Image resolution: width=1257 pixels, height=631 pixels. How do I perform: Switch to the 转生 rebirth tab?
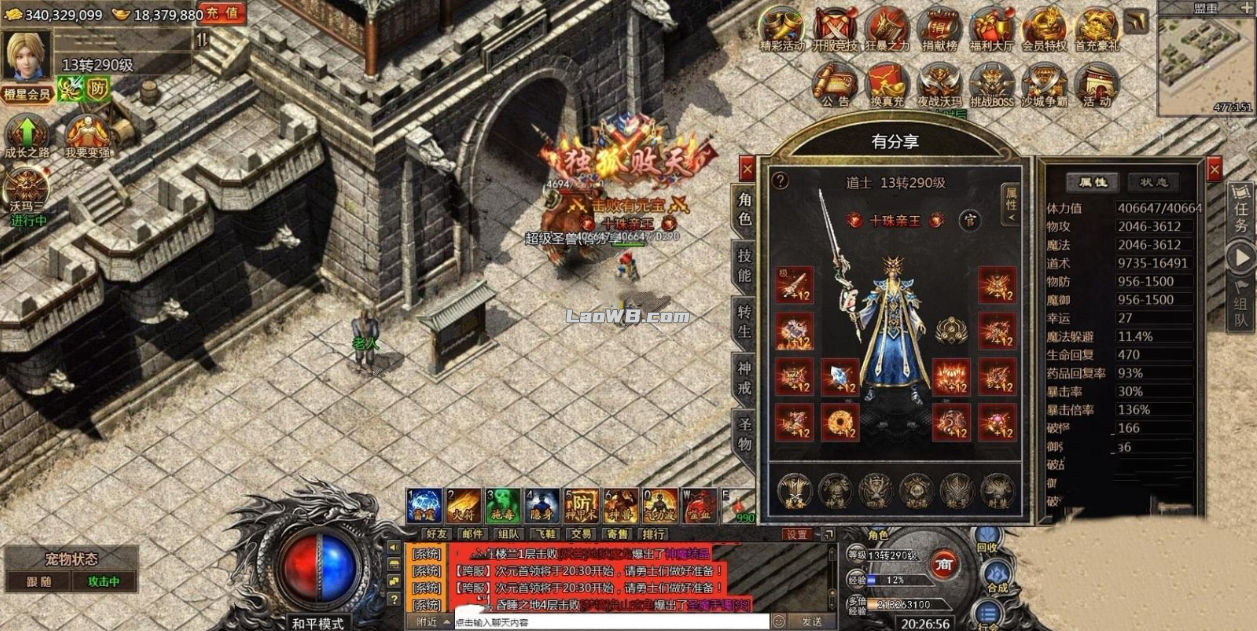coord(744,322)
